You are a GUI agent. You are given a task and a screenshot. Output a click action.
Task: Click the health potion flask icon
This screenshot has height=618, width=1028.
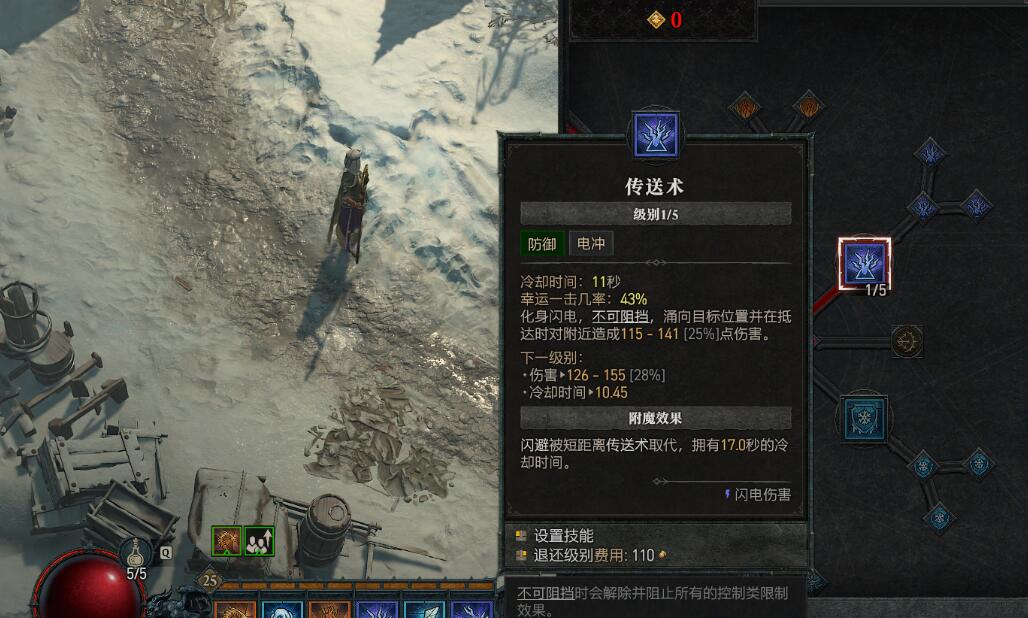[x=137, y=551]
